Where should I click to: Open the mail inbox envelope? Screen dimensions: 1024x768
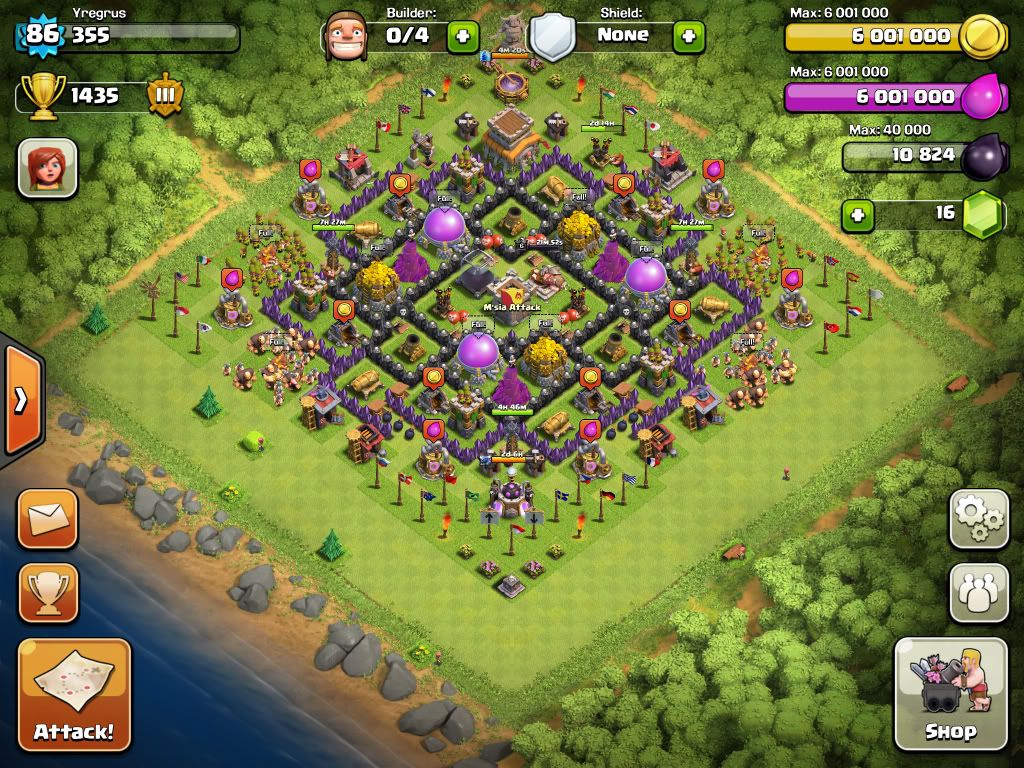click(x=47, y=519)
